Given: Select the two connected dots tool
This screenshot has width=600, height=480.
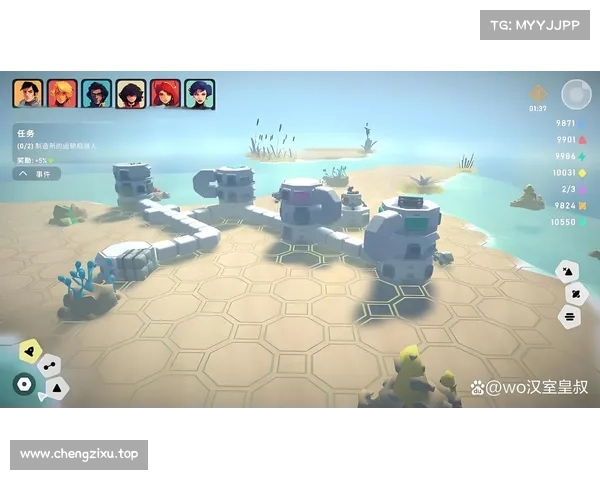Looking at the screenshot, I should tap(47, 367).
